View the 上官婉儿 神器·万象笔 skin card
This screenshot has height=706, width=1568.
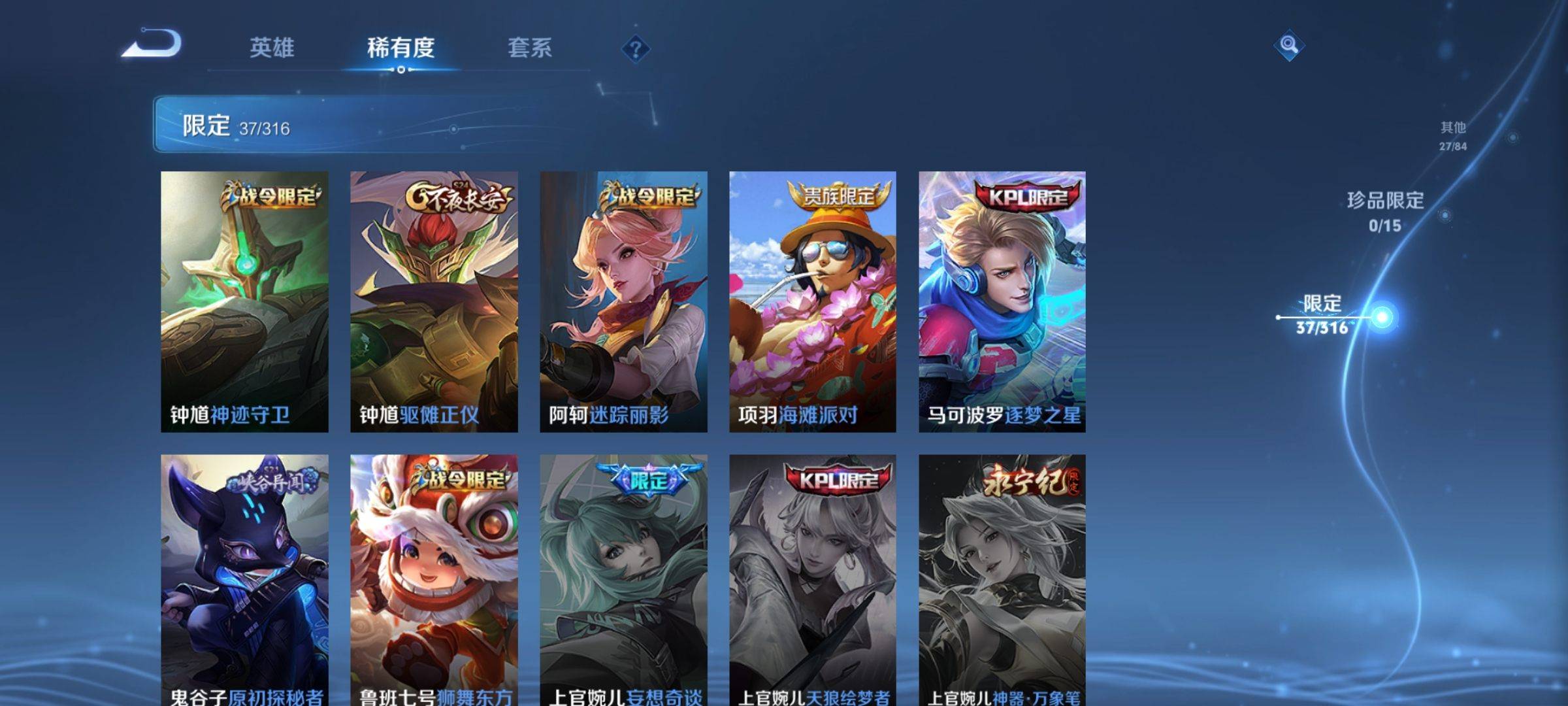click(1002, 580)
